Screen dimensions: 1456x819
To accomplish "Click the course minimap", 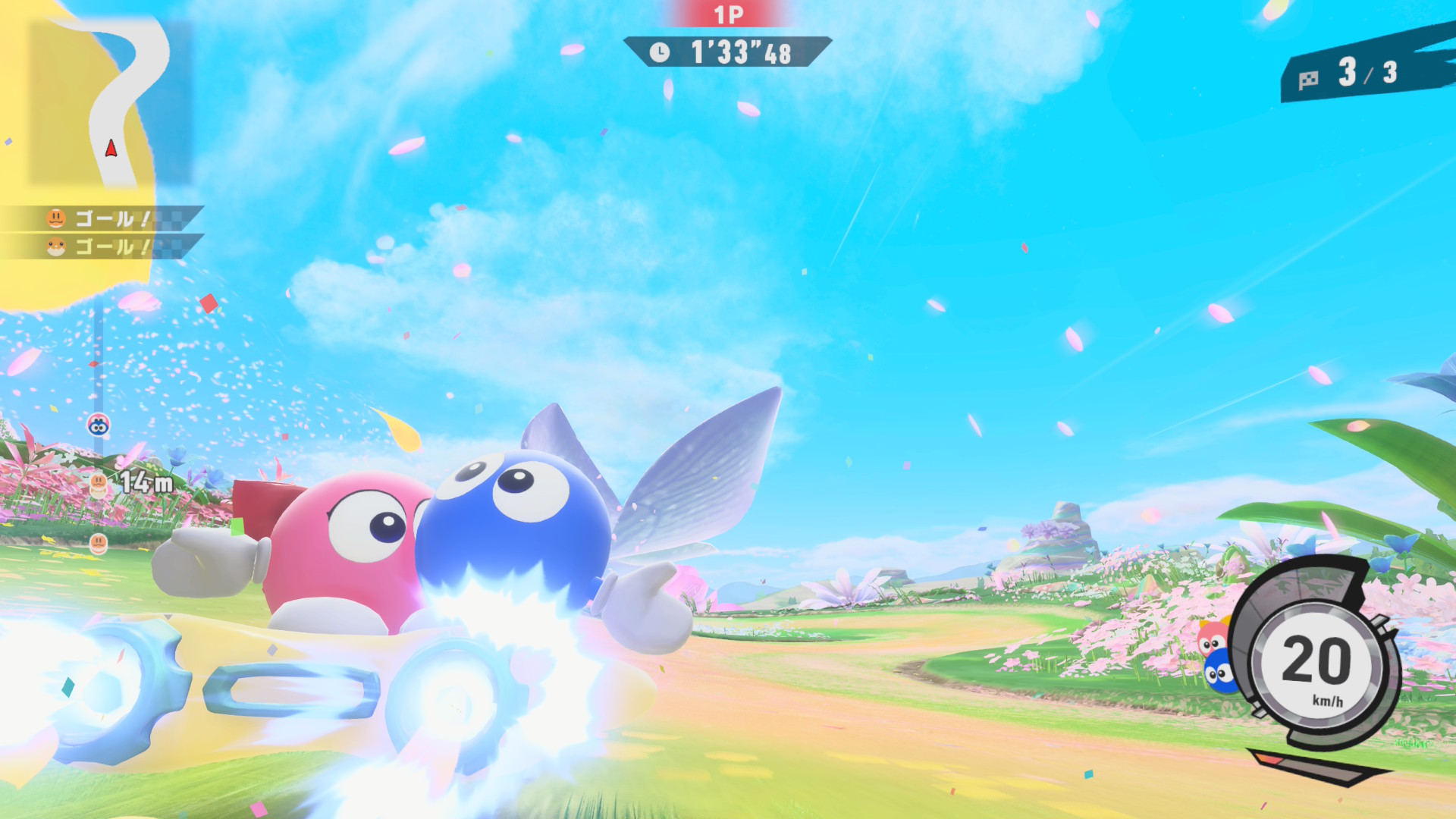I will tap(110, 102).
